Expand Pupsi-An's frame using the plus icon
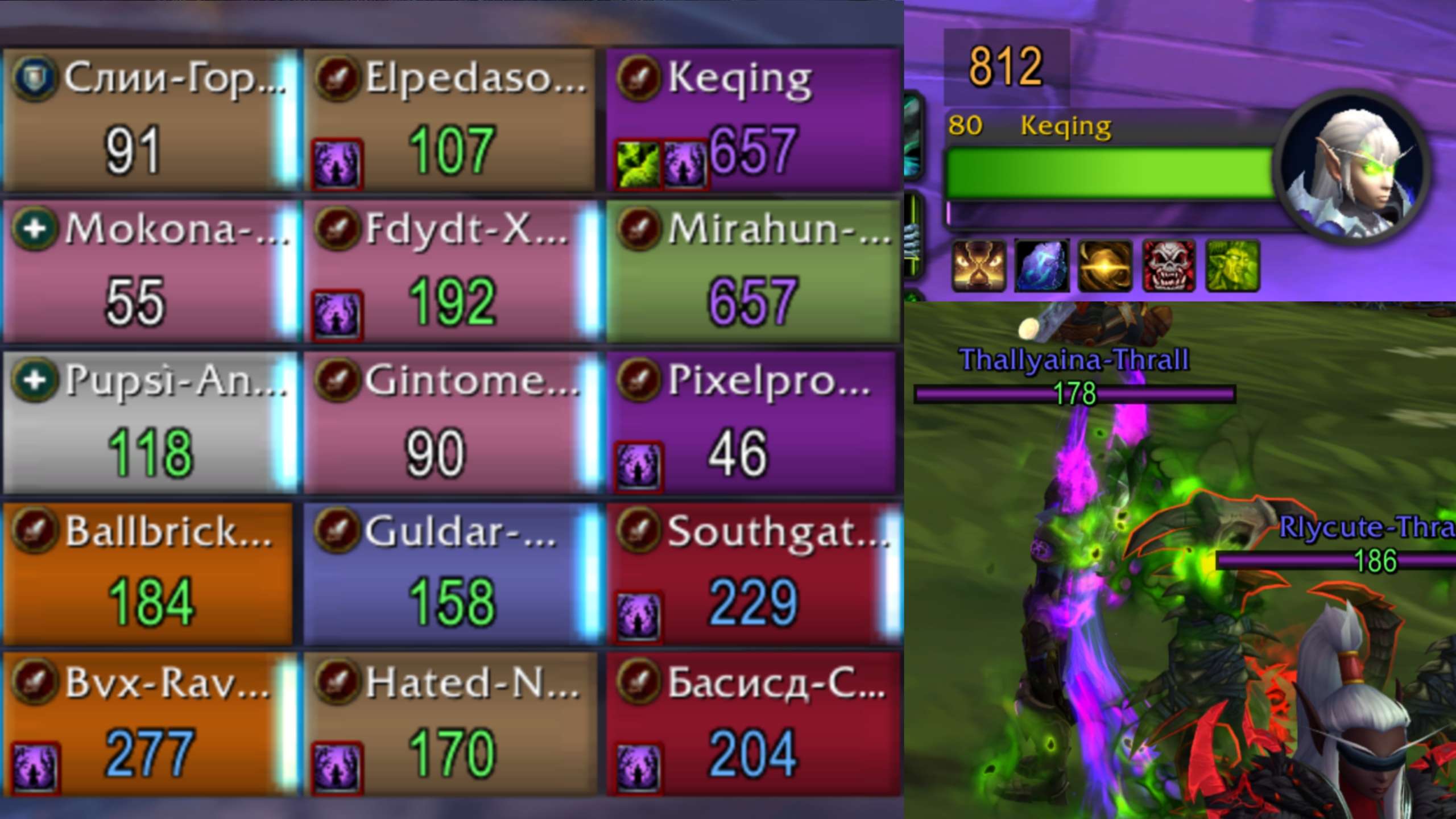Viewport: 1456px width, 819px height. tap(35, 378)
